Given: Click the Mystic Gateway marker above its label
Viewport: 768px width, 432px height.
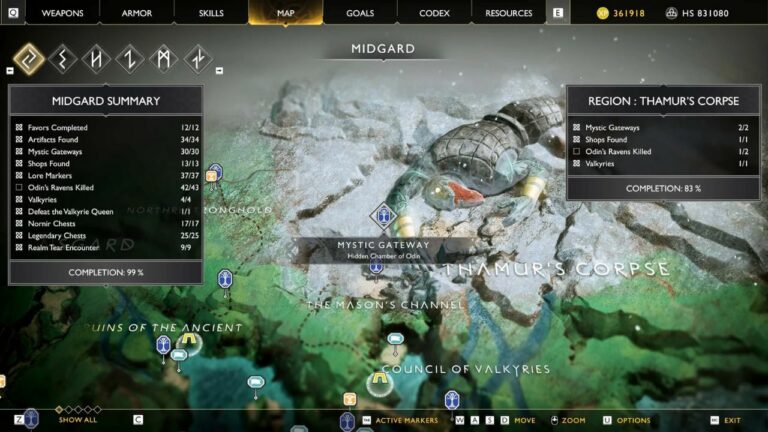Looking at the screenshot, I should (x=383, y=215).
